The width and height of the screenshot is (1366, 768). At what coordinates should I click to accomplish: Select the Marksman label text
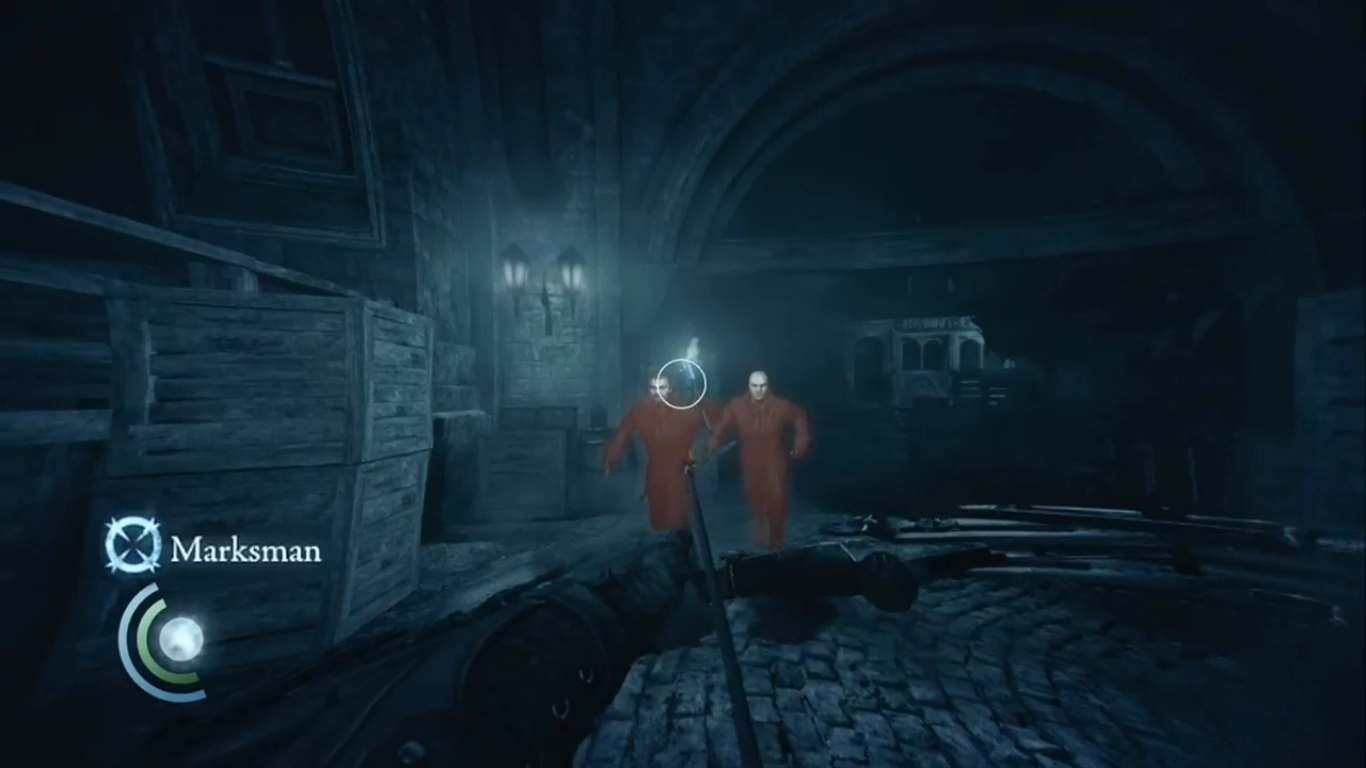point(246,551)
